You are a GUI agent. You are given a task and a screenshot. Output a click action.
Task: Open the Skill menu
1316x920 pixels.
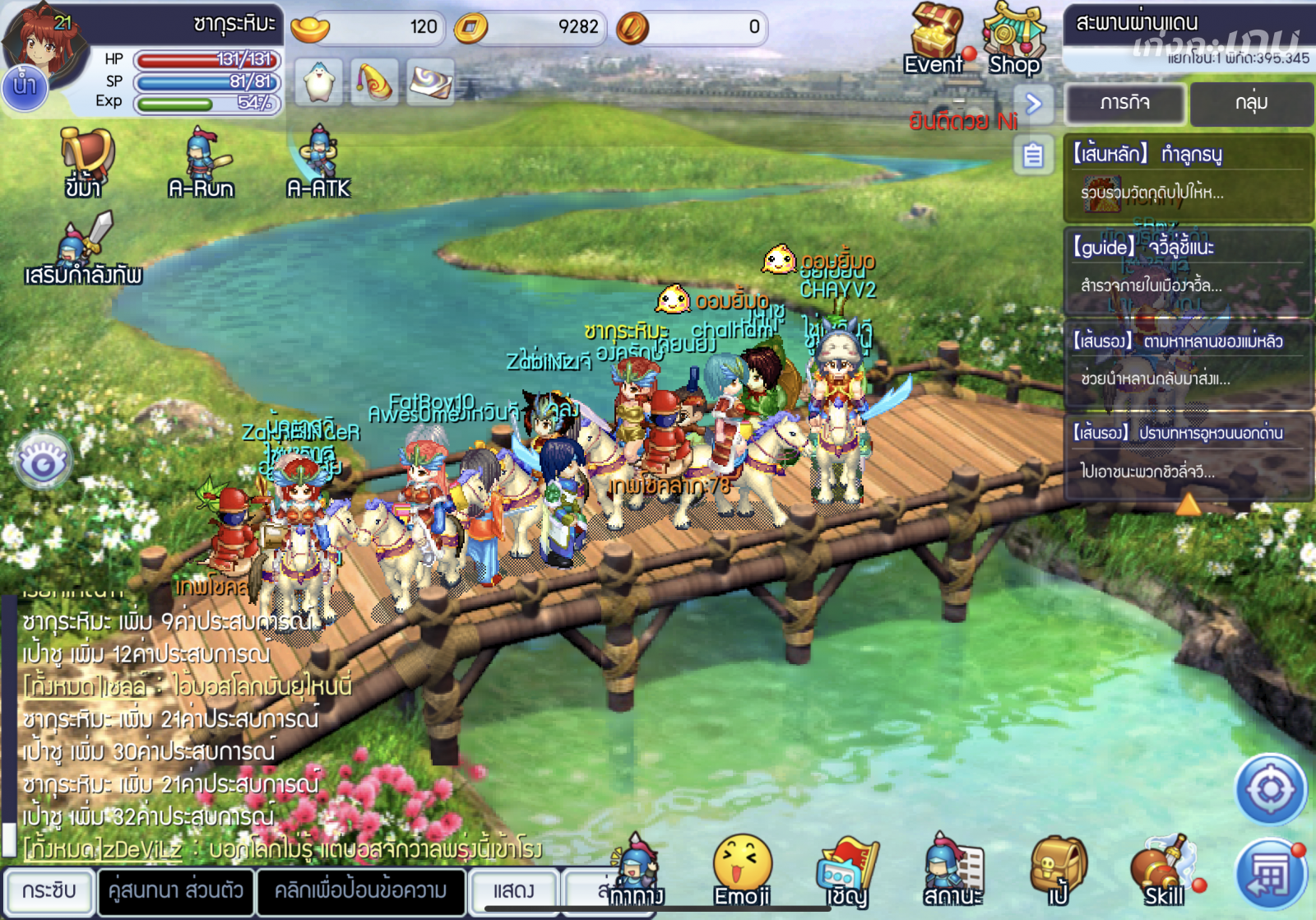pos(1162,870)
